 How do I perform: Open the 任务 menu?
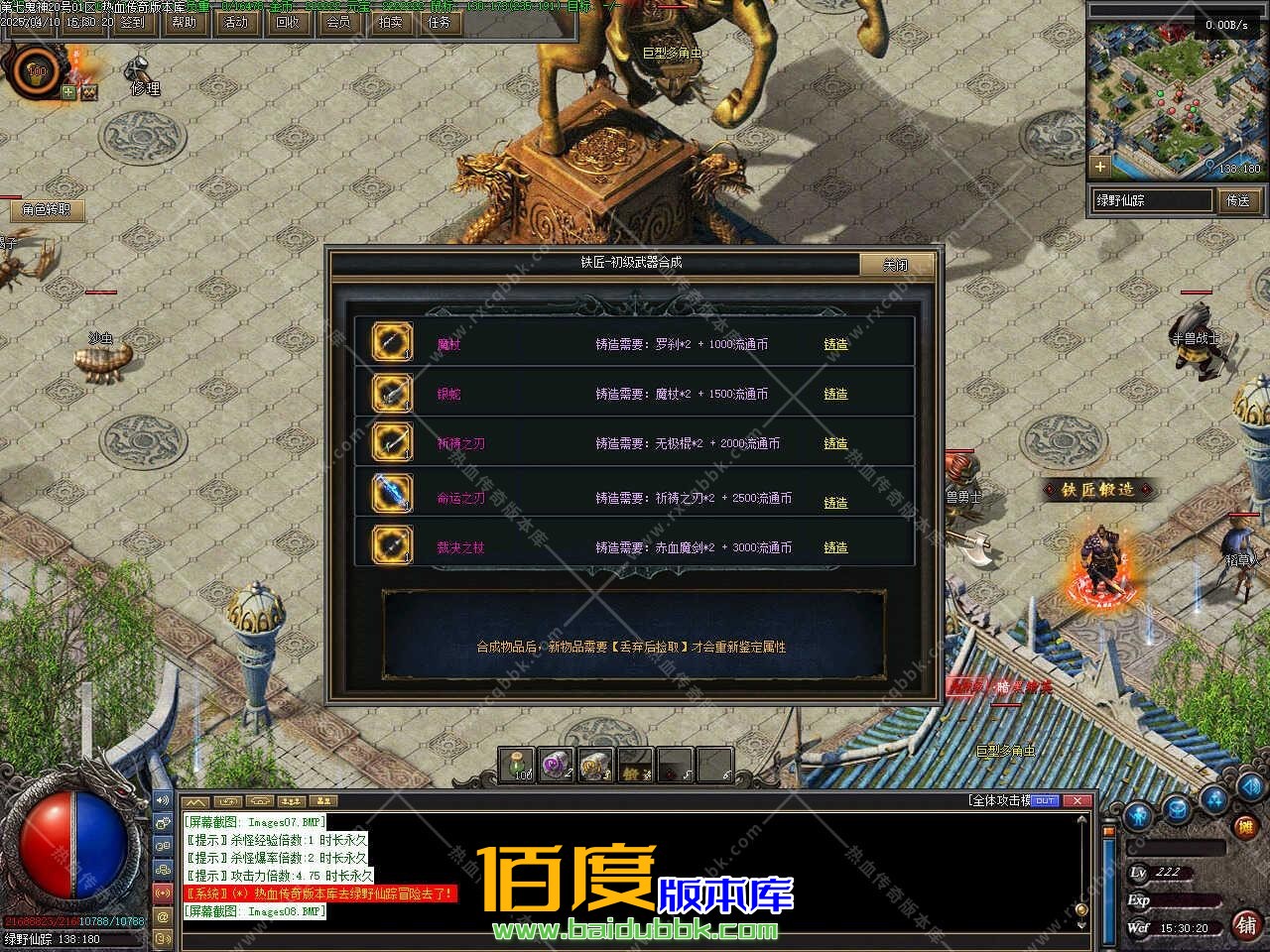[x=439, y=21]
